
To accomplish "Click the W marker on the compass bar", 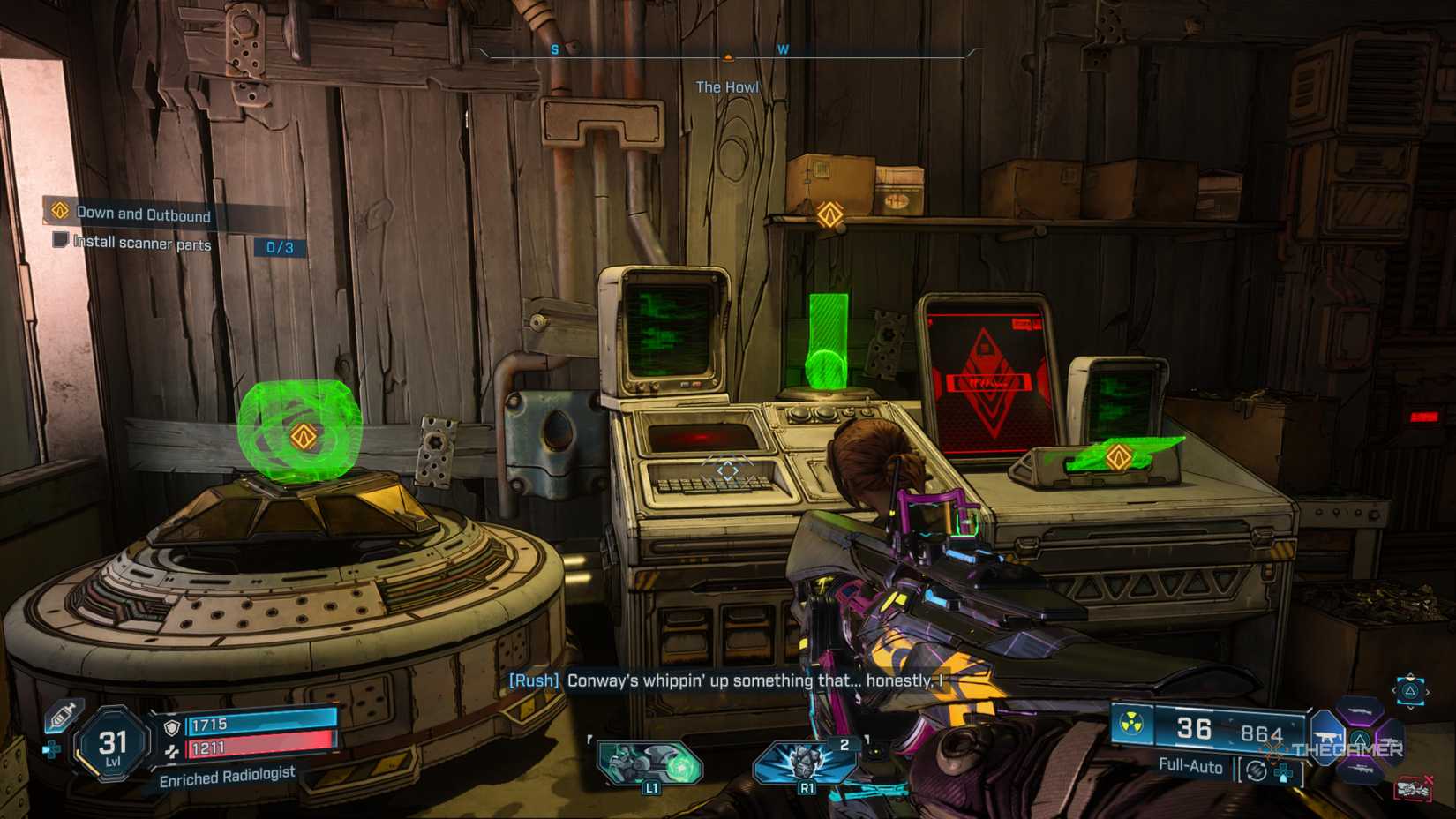I will [x=784, y=50].
